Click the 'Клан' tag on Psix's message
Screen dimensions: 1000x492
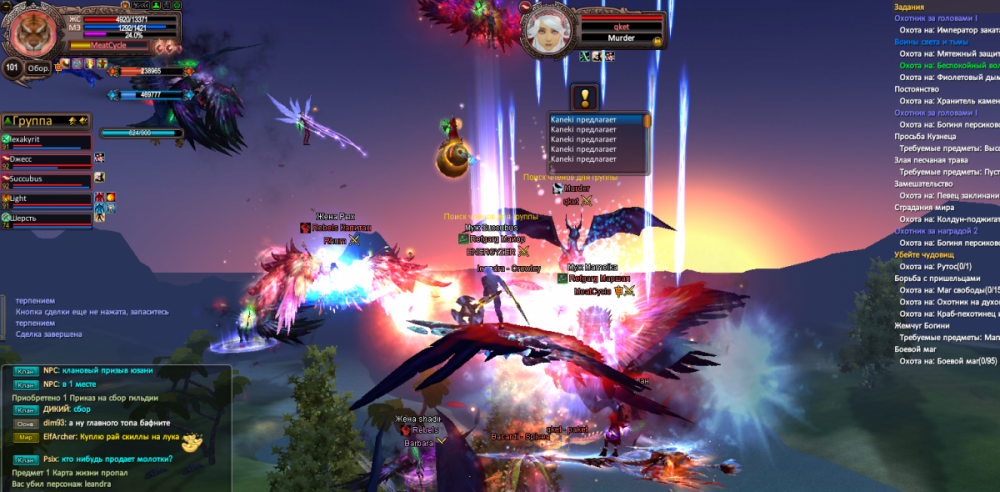[27, 459]
